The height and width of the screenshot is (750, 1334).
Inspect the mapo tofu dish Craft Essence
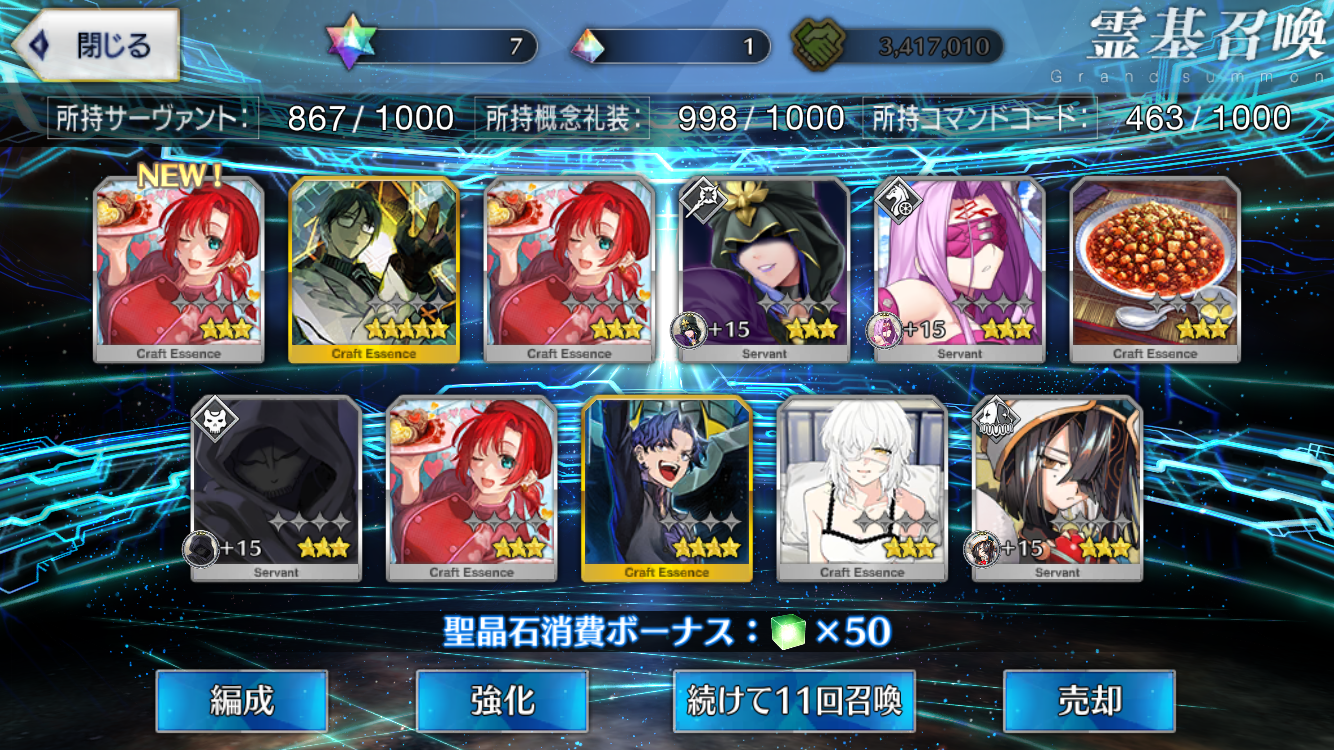1155,268
